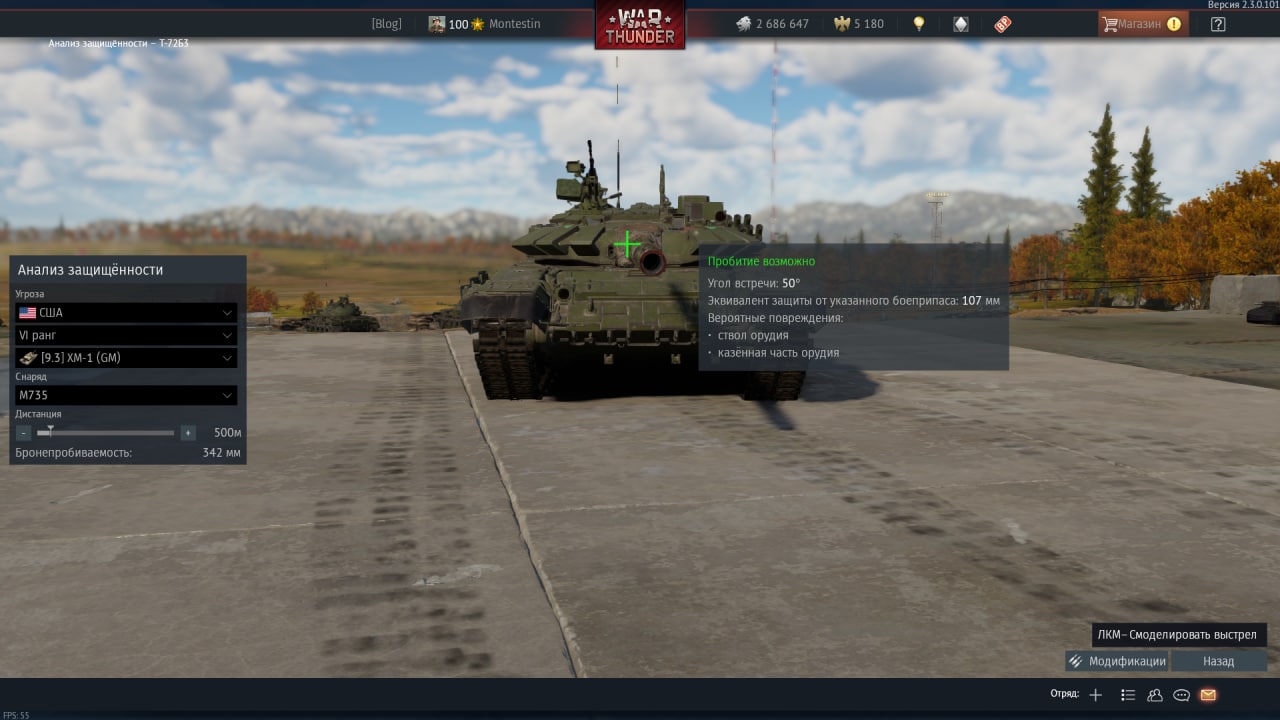Open the chat speech bubble
Viewport: 1280px width, 720px height.
click(x=1181, y=695)
